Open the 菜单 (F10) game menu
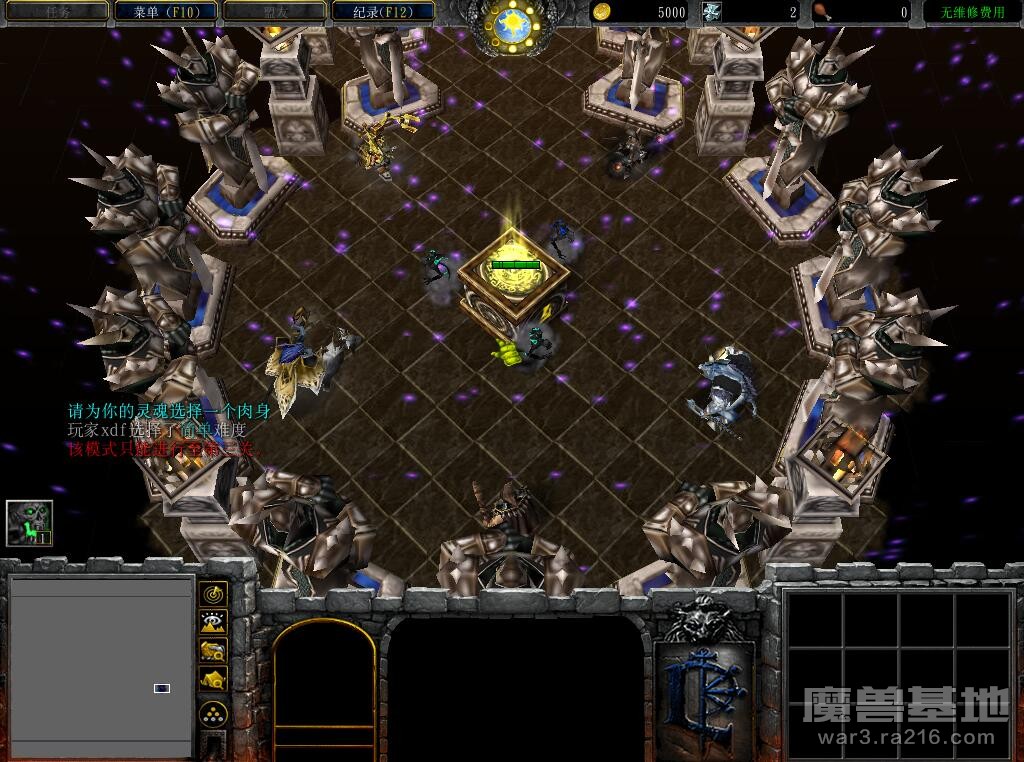 (164, 12)
